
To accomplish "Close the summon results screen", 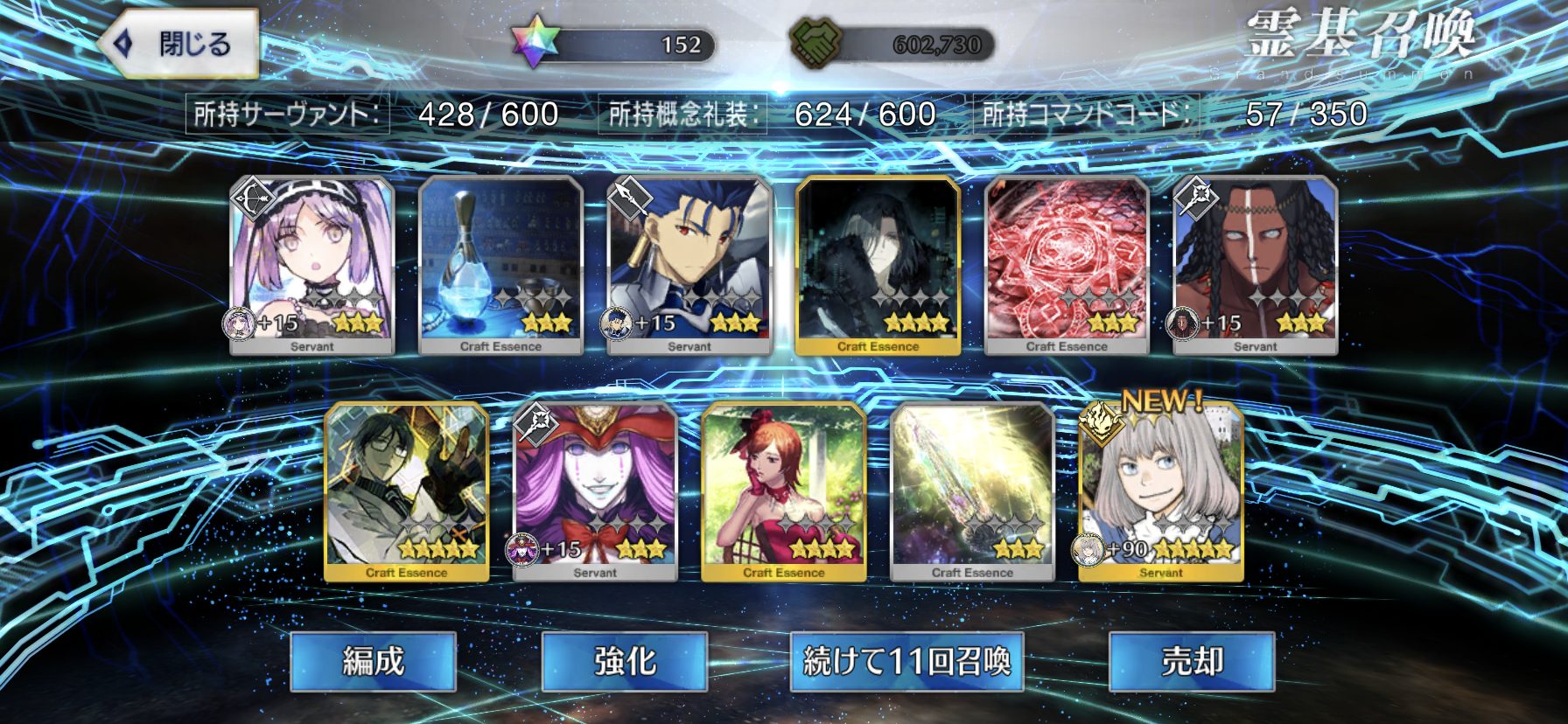I will pos(178,44).
